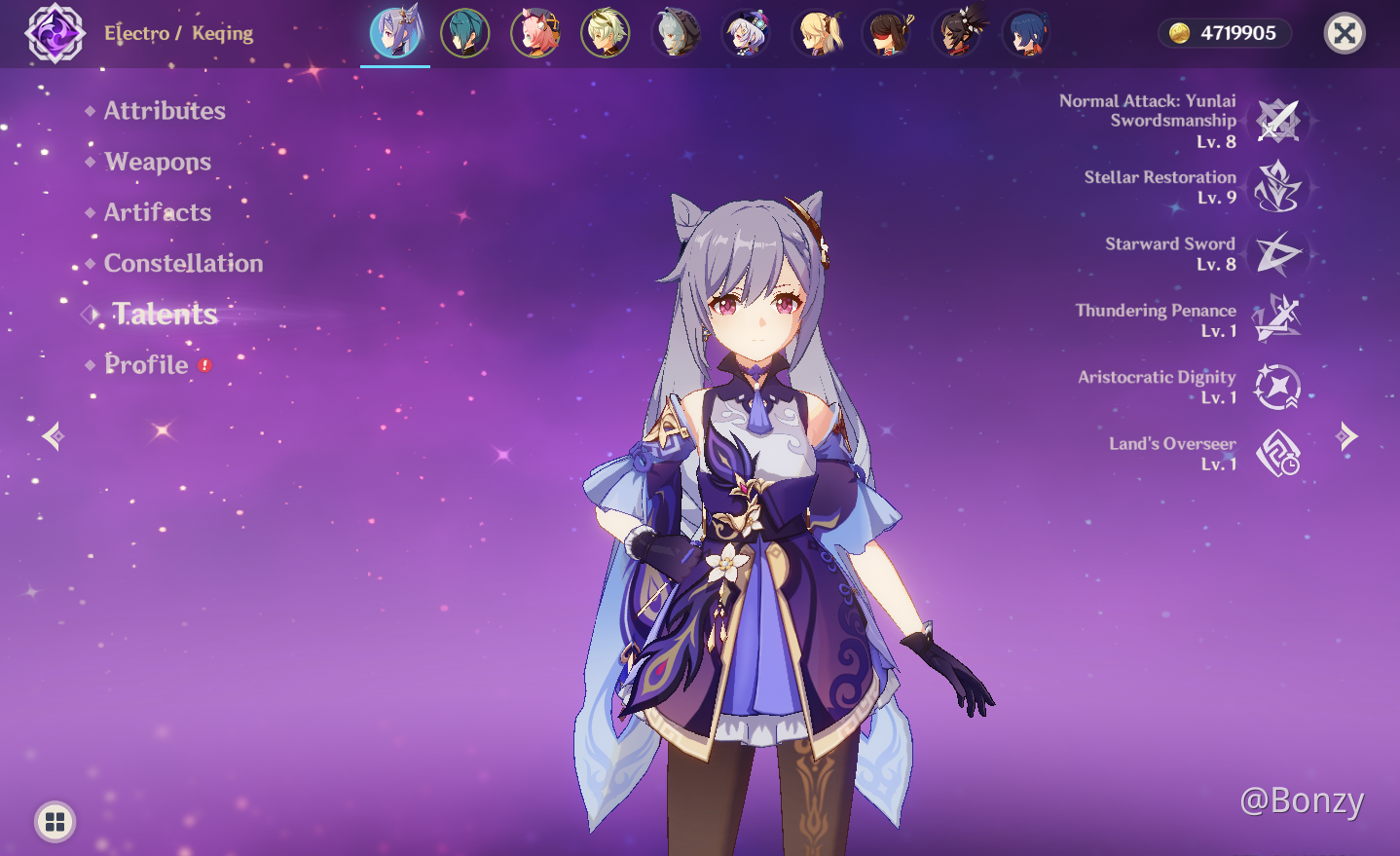Open the Paimon menu emblem top-left
The width and height of the screenshot is (1400, 856).
(55, 32)
